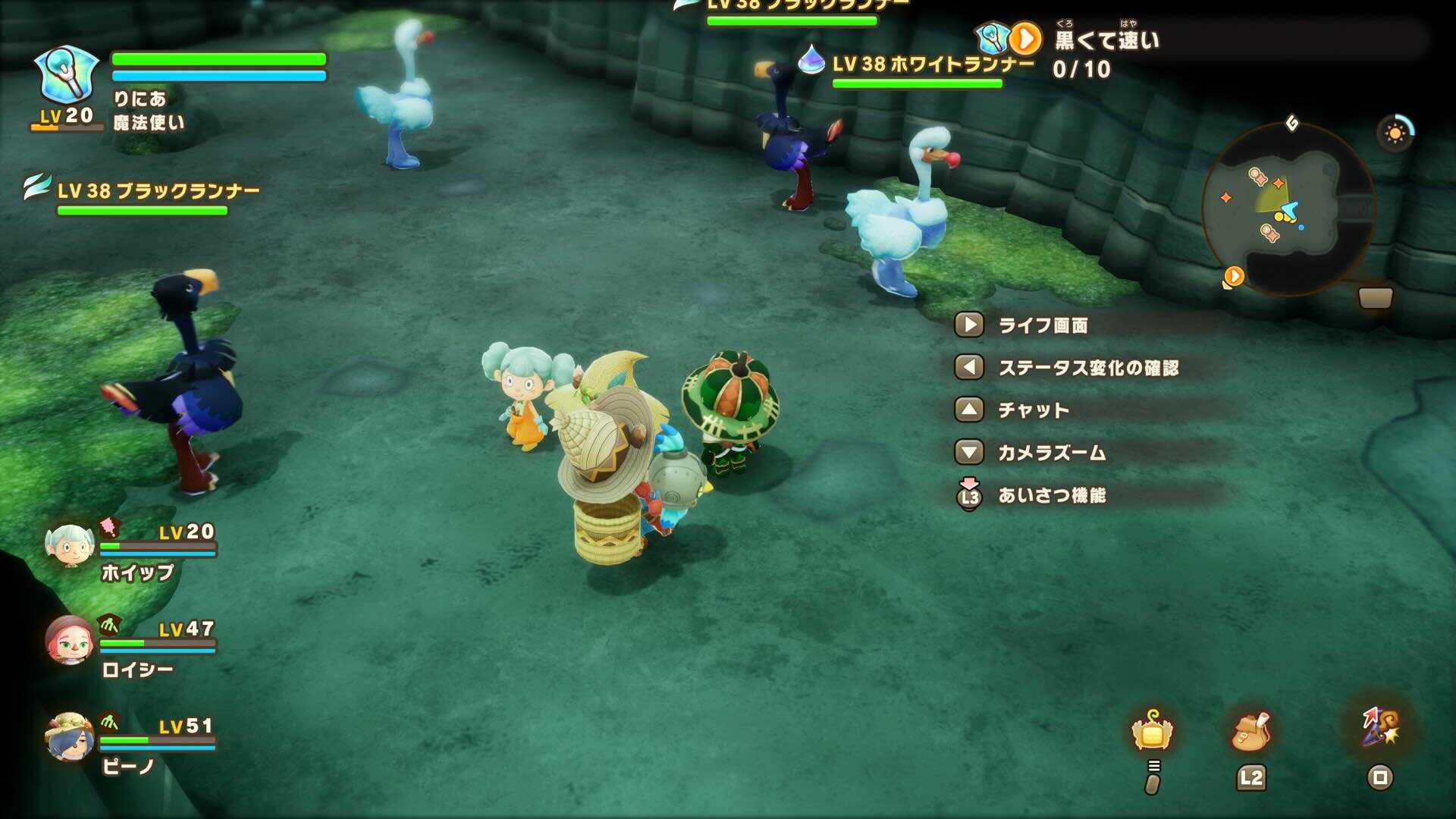Image resolution: width=1456 pixels, height=819 pixels.
Task: Open the bag pouch icon
Action: 1250,732
